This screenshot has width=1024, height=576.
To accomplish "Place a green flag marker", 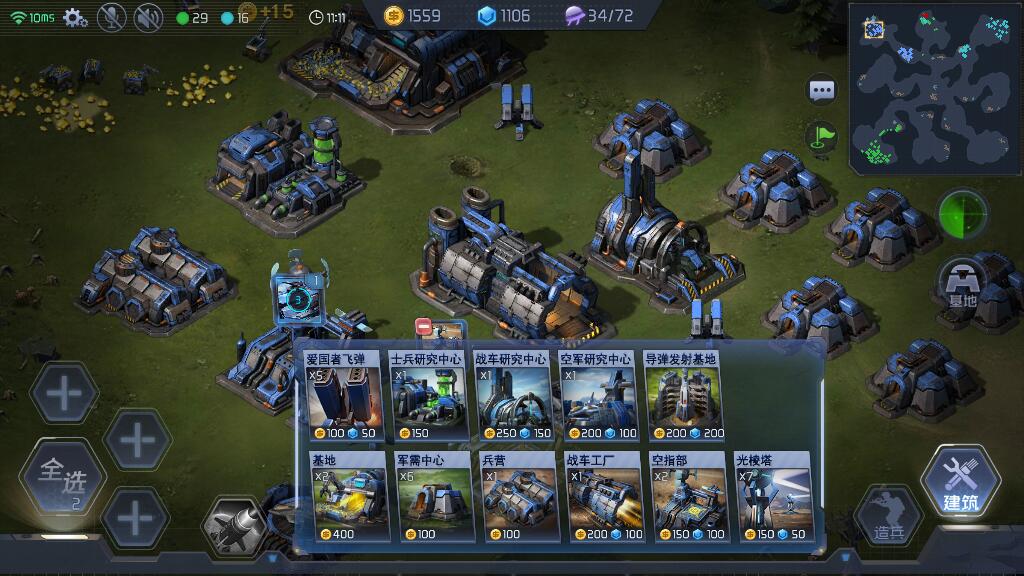I will (822, 135).
